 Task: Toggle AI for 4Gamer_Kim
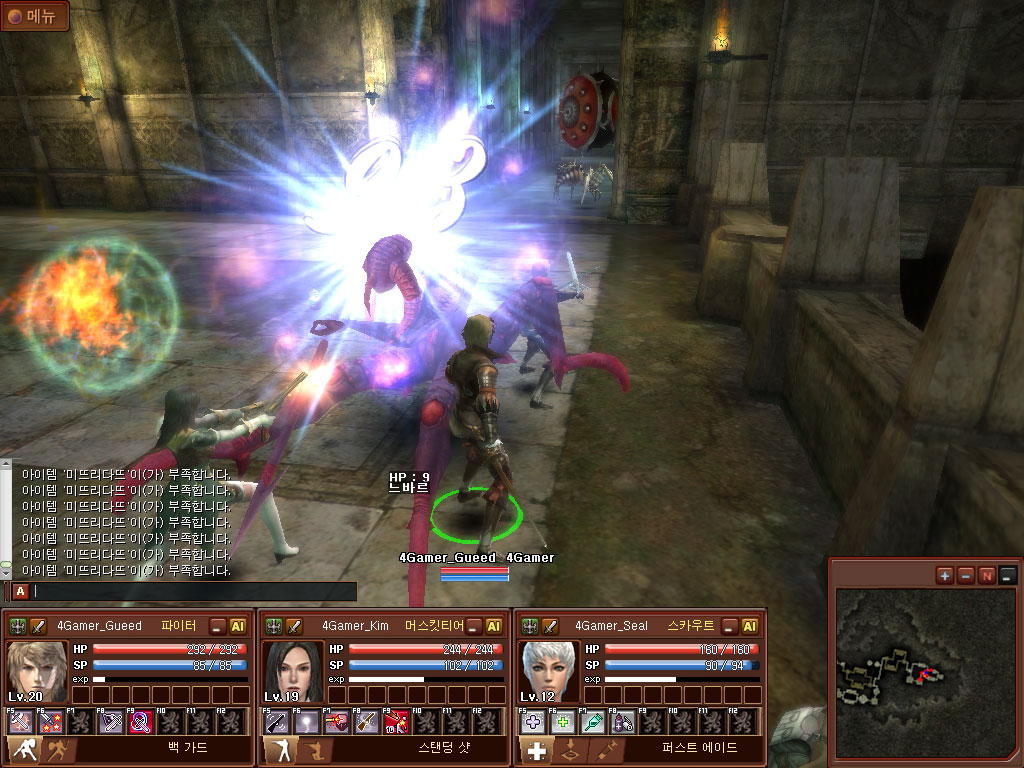[x=494, y=626]
